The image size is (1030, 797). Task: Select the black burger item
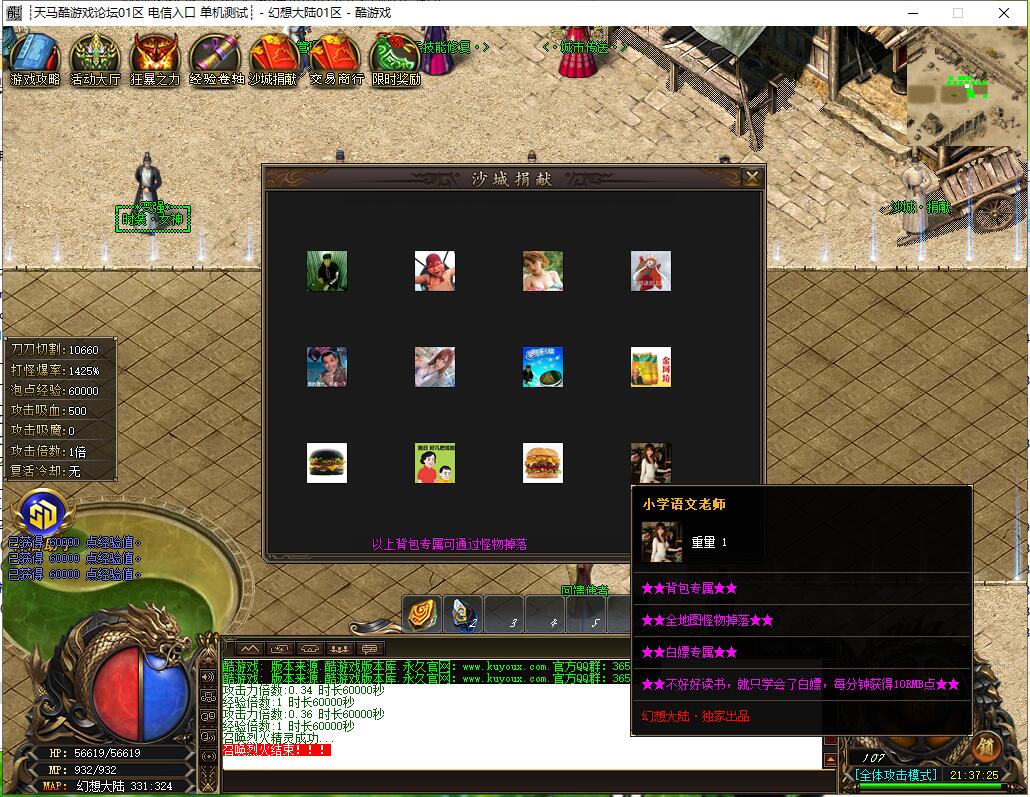coord(327,463)
